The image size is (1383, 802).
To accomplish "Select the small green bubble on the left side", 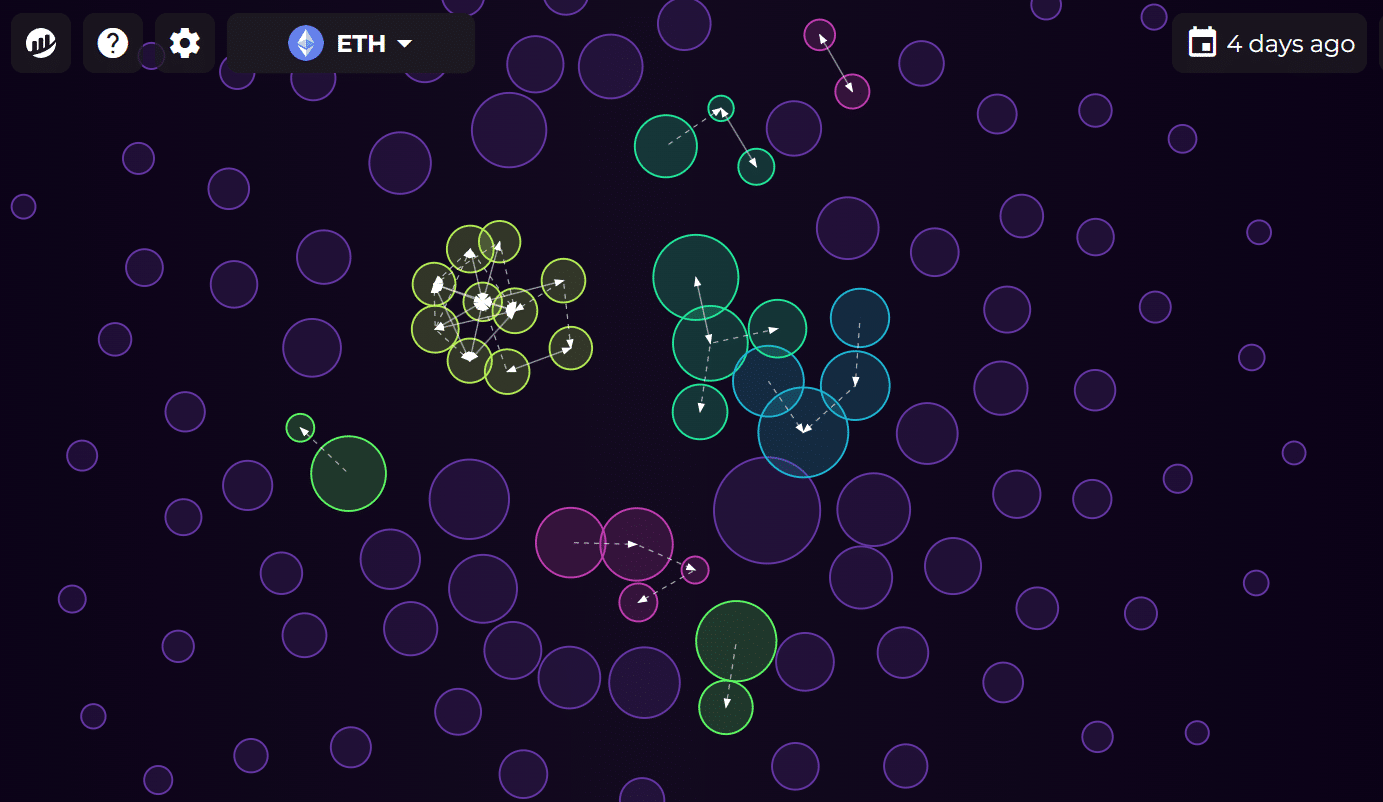I will tap(302, 430).
